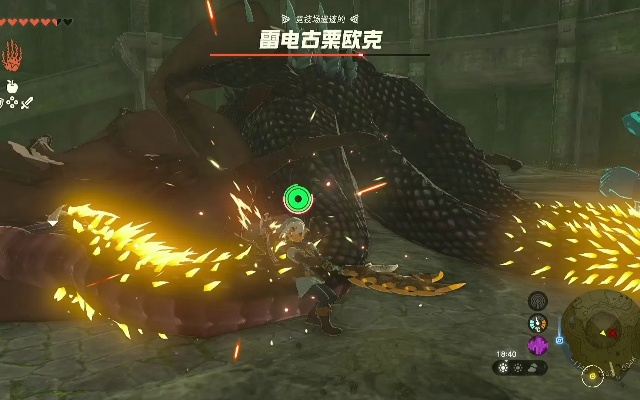This screenshot has width=640, height=400.
Task: Select the sensor signal icon
Action: click(x=538, y=300)
